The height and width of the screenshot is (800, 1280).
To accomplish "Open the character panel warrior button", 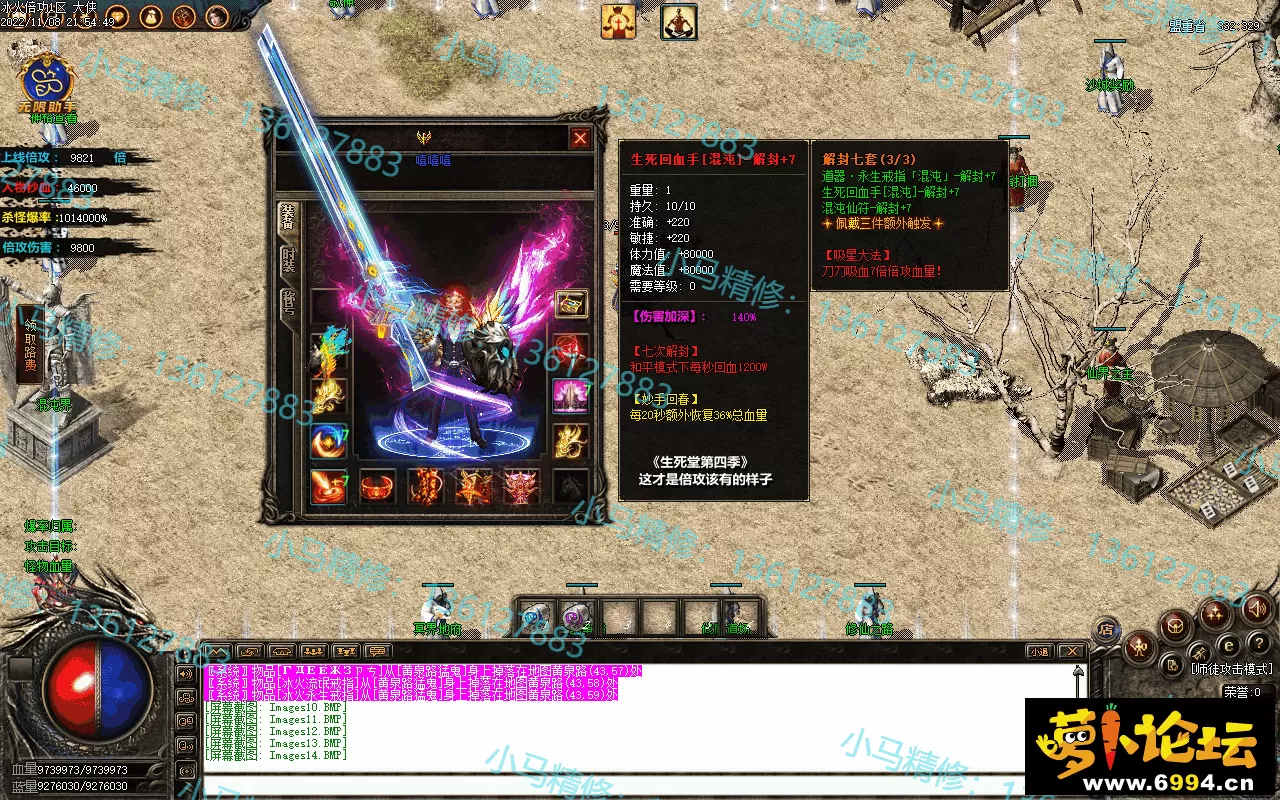I will (x=1138, y=648).
